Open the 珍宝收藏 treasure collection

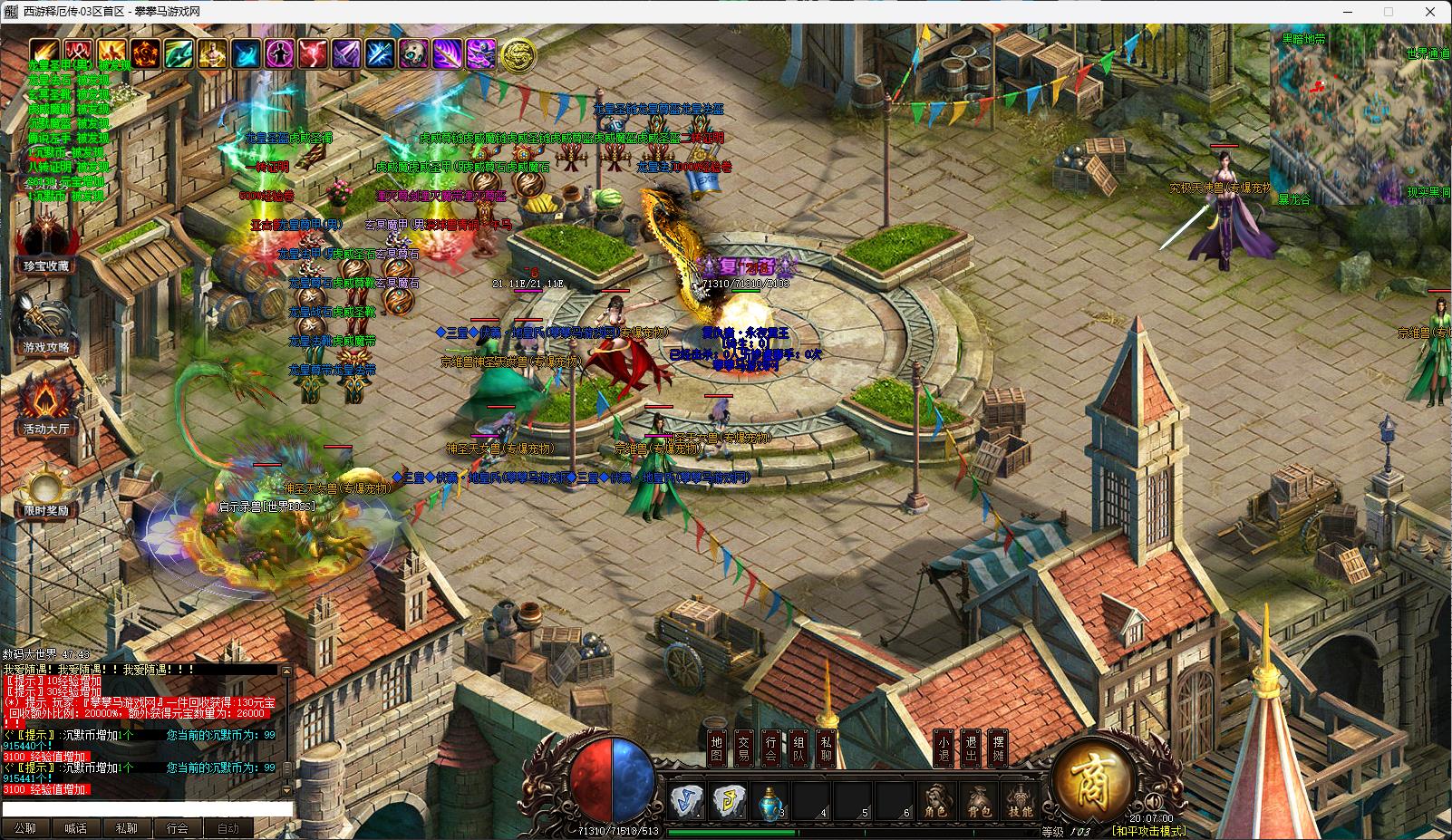pyautogui.click(x=45, y=243)
